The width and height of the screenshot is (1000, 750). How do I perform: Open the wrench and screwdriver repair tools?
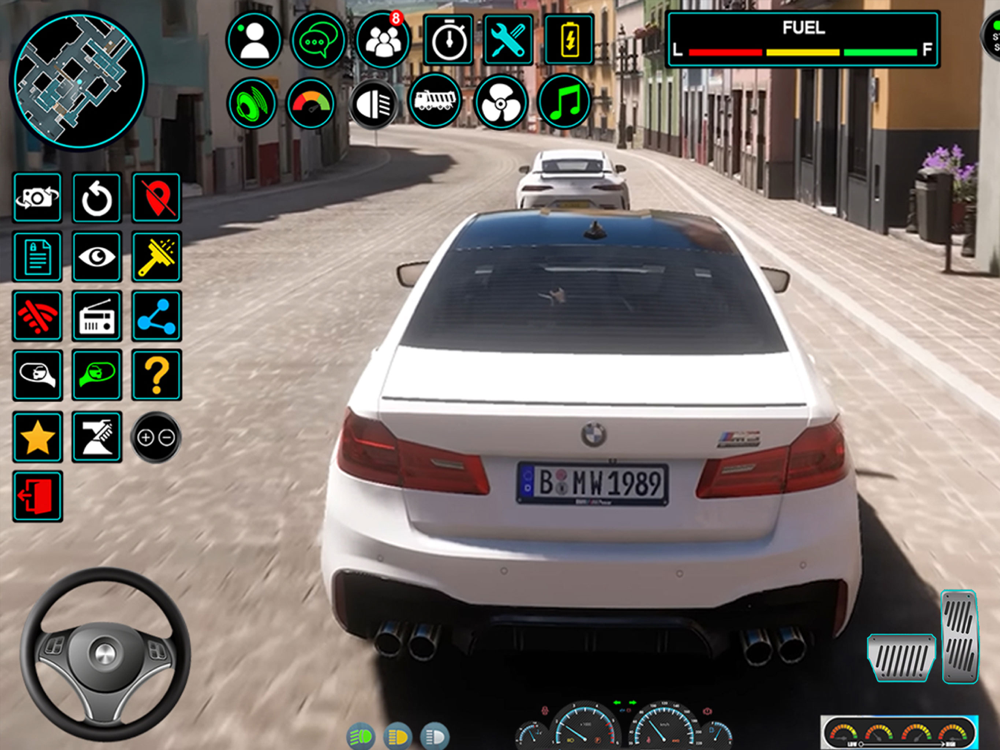[x=509, y=40]
